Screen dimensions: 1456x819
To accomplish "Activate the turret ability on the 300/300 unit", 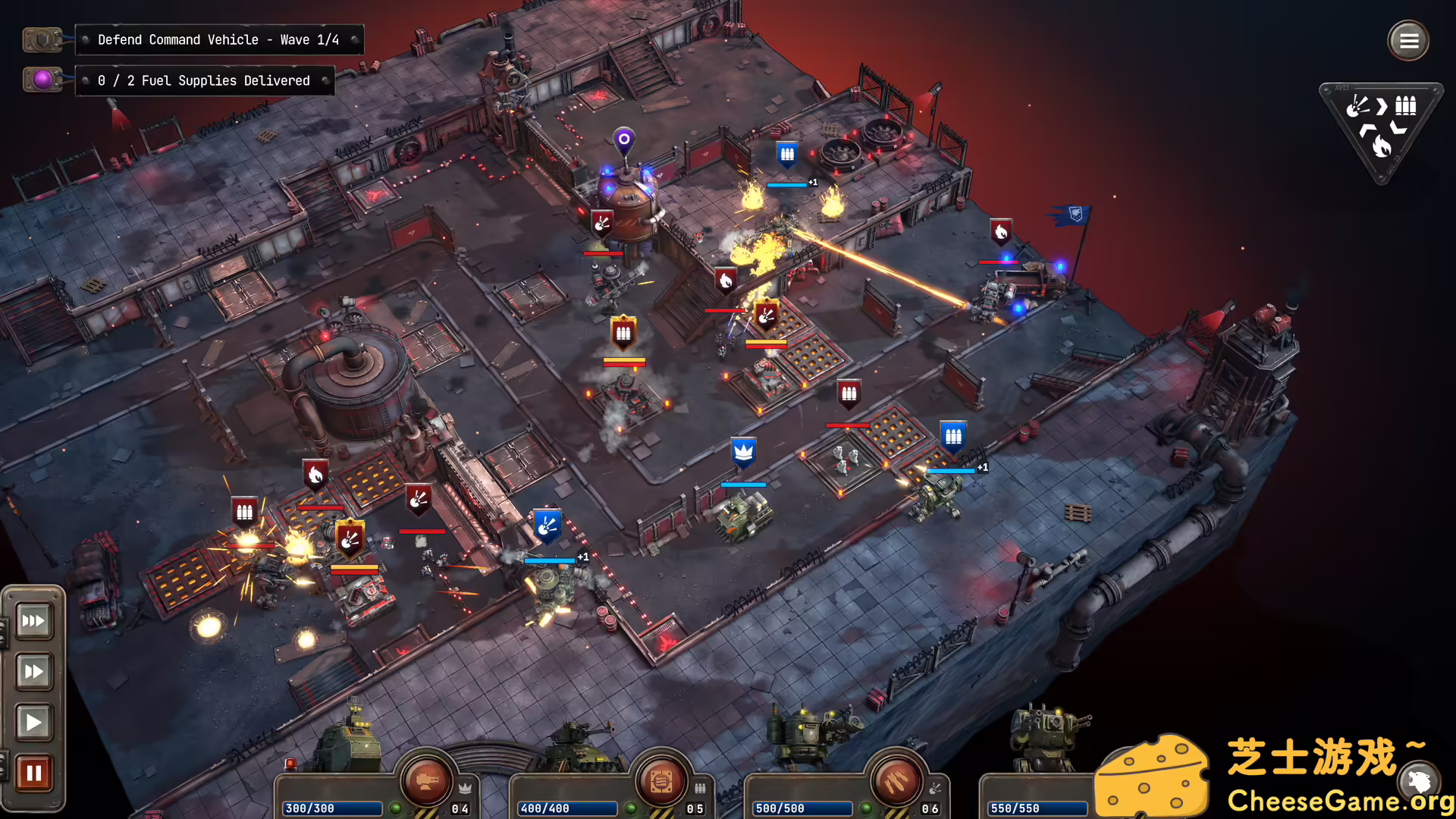I will (x=426, y=781).
